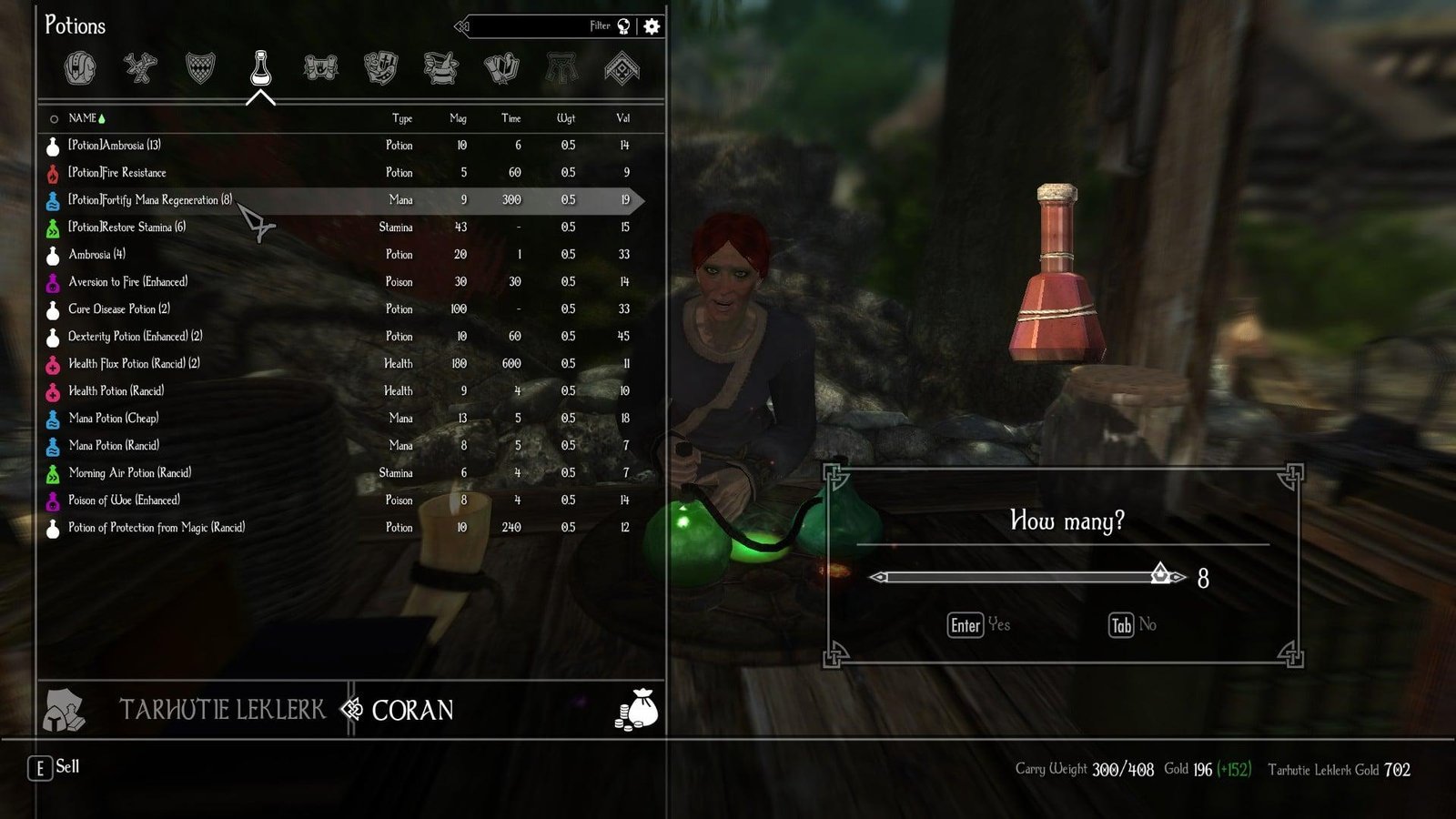The image size is (1456, 819).
Task: Select Dexterity Potion (Enhanced) row
Action: tap(135, 337)
